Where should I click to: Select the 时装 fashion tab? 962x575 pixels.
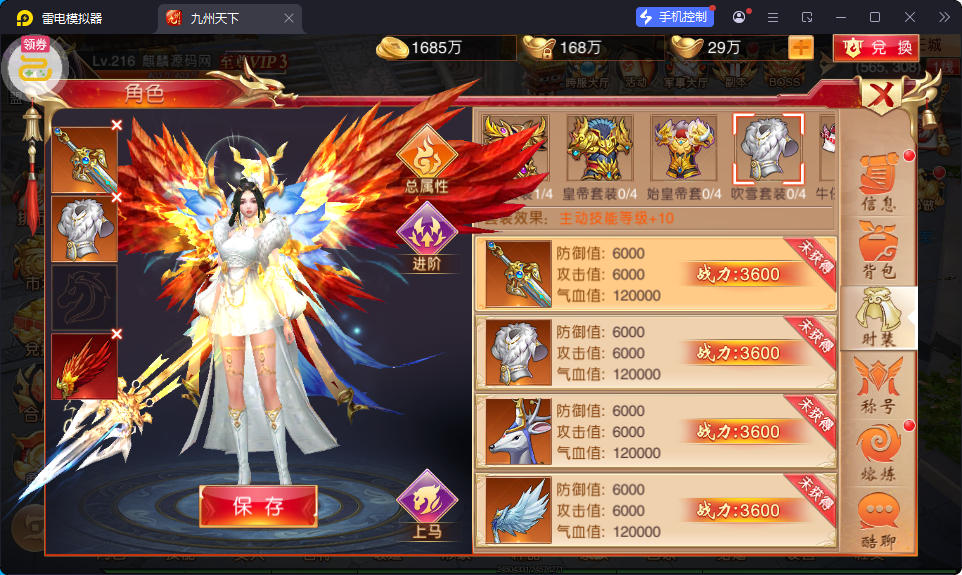878,317
